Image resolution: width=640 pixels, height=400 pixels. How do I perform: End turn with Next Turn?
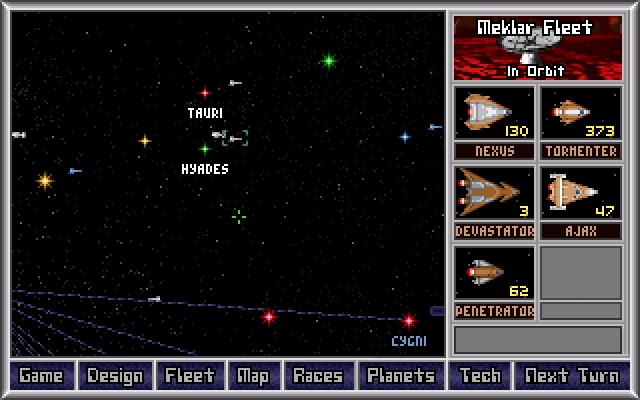(x=573, y=376)
